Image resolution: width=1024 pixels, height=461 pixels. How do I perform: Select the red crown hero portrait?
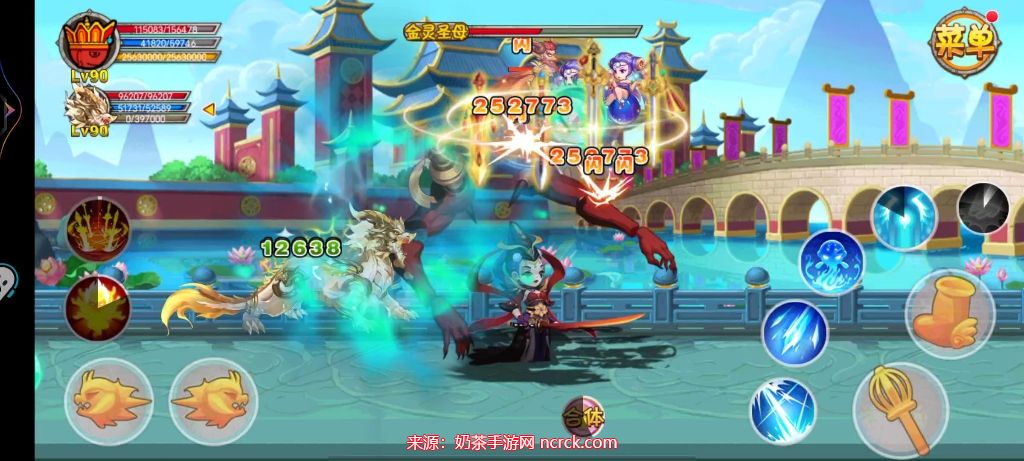(91, 46)
